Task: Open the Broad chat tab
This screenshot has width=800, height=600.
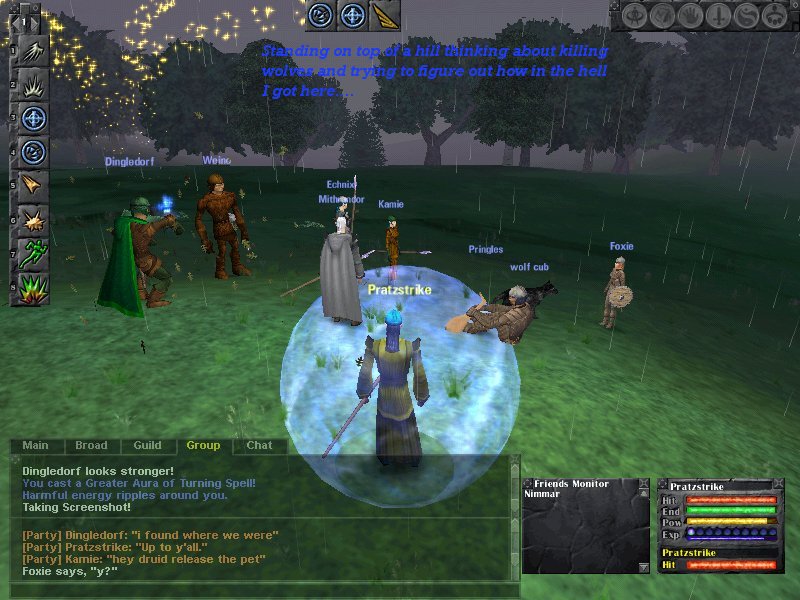Action: (91, 446)
